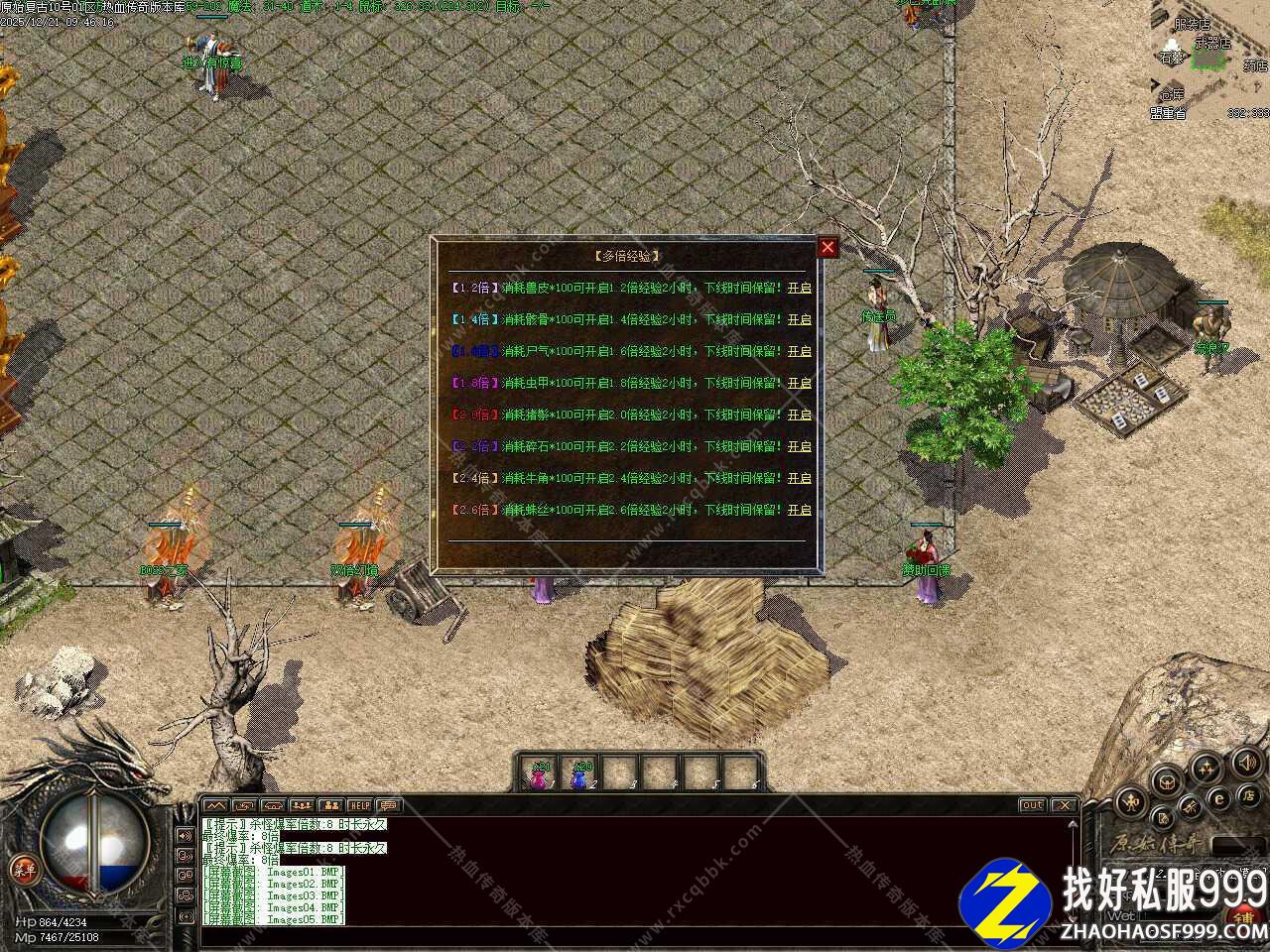Turn on 2.2倍 experience using 碎石

799,446
